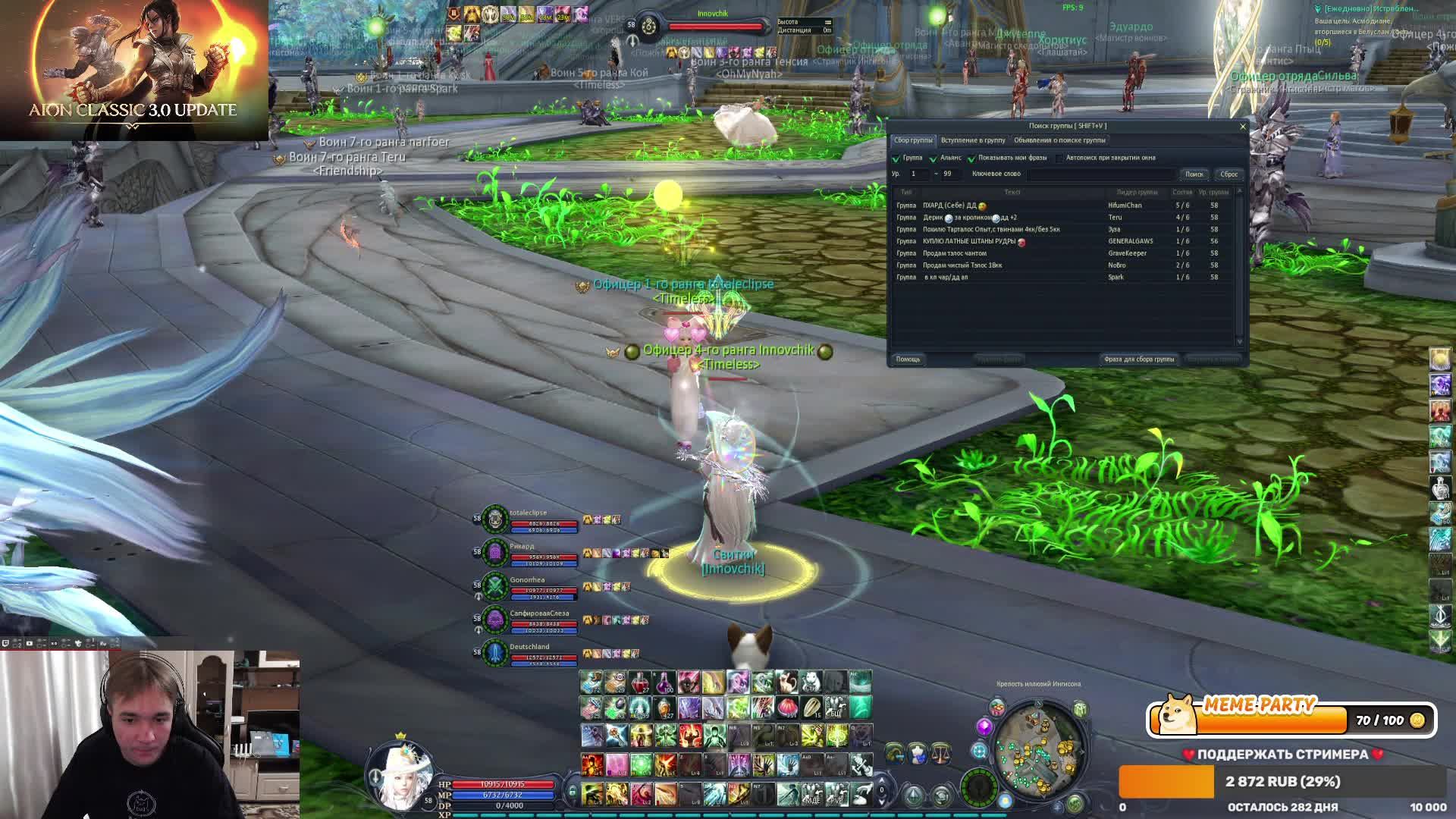Click the Ключевое слово search field

tap(1100, 174)
